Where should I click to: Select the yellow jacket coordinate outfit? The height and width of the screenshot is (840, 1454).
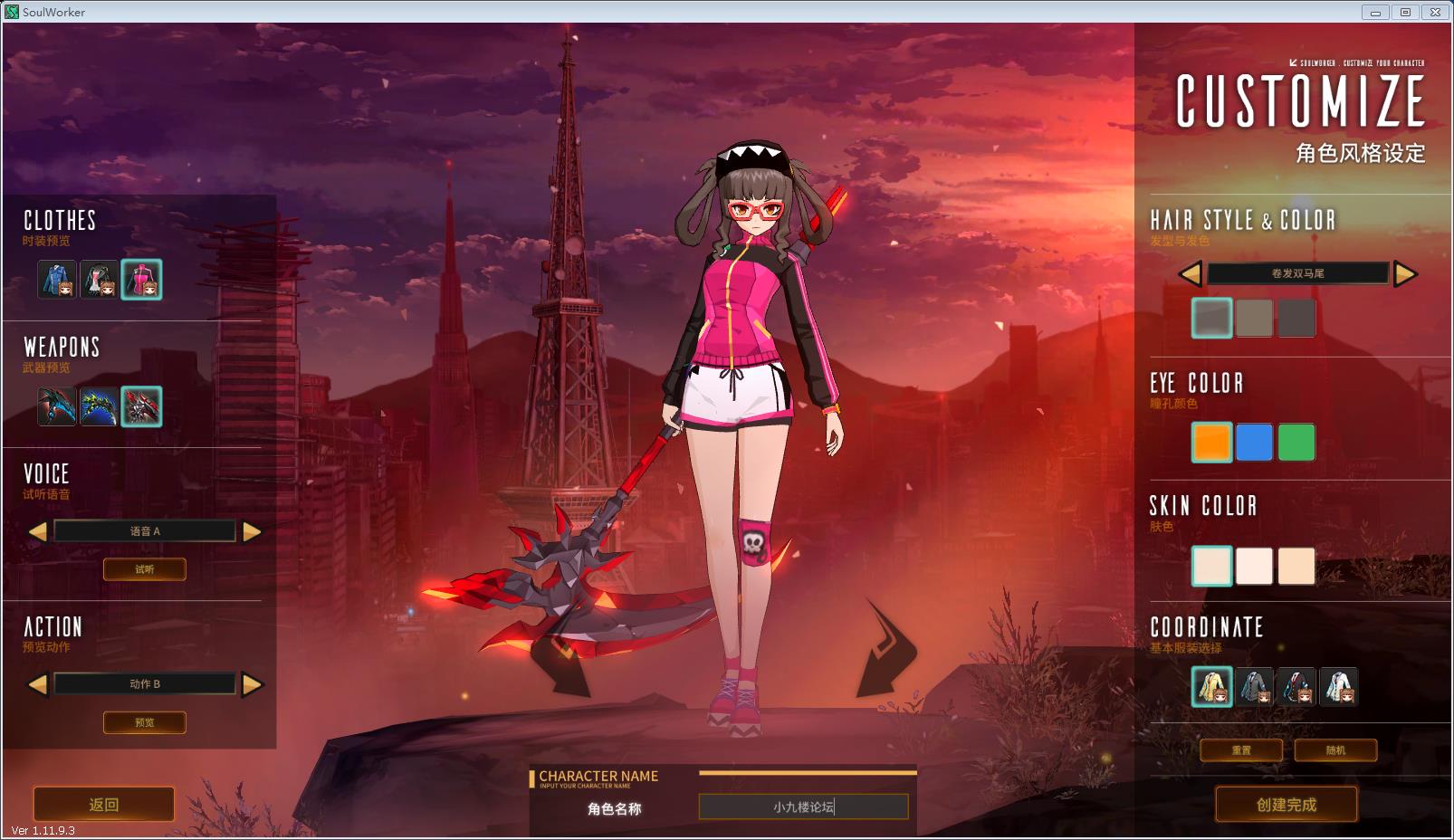pos(1211,687)
